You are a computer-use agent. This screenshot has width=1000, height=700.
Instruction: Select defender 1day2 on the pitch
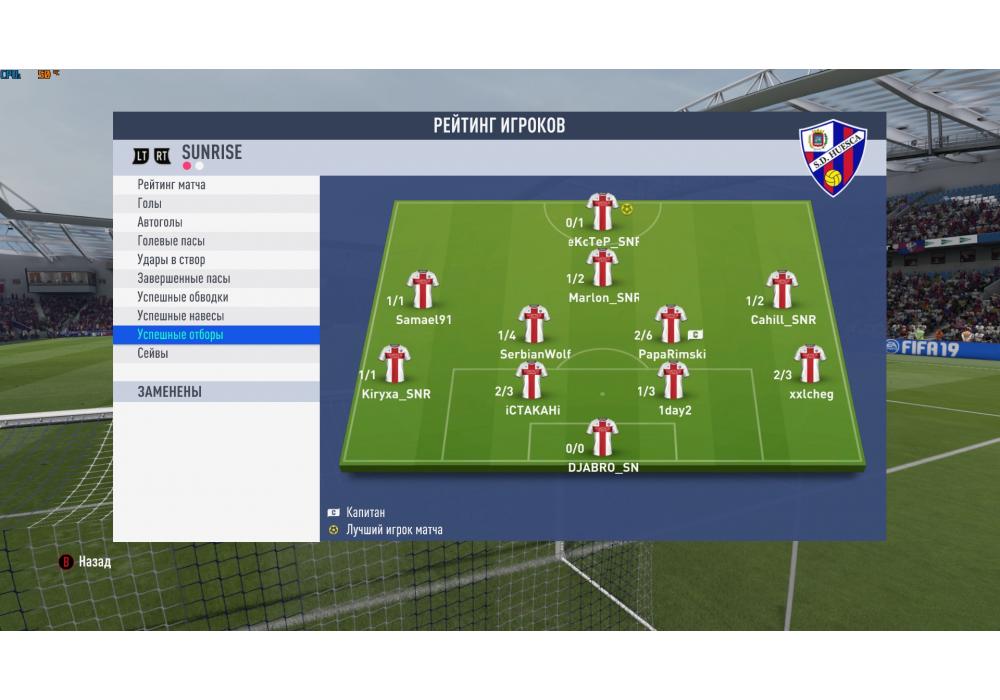click(673, 381)
